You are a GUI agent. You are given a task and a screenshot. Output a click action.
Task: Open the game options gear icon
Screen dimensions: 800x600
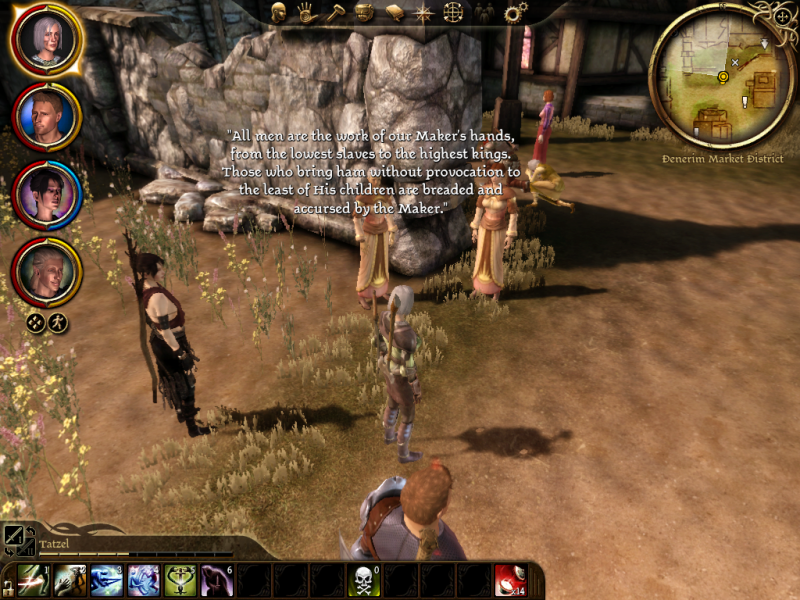[515, 12]
